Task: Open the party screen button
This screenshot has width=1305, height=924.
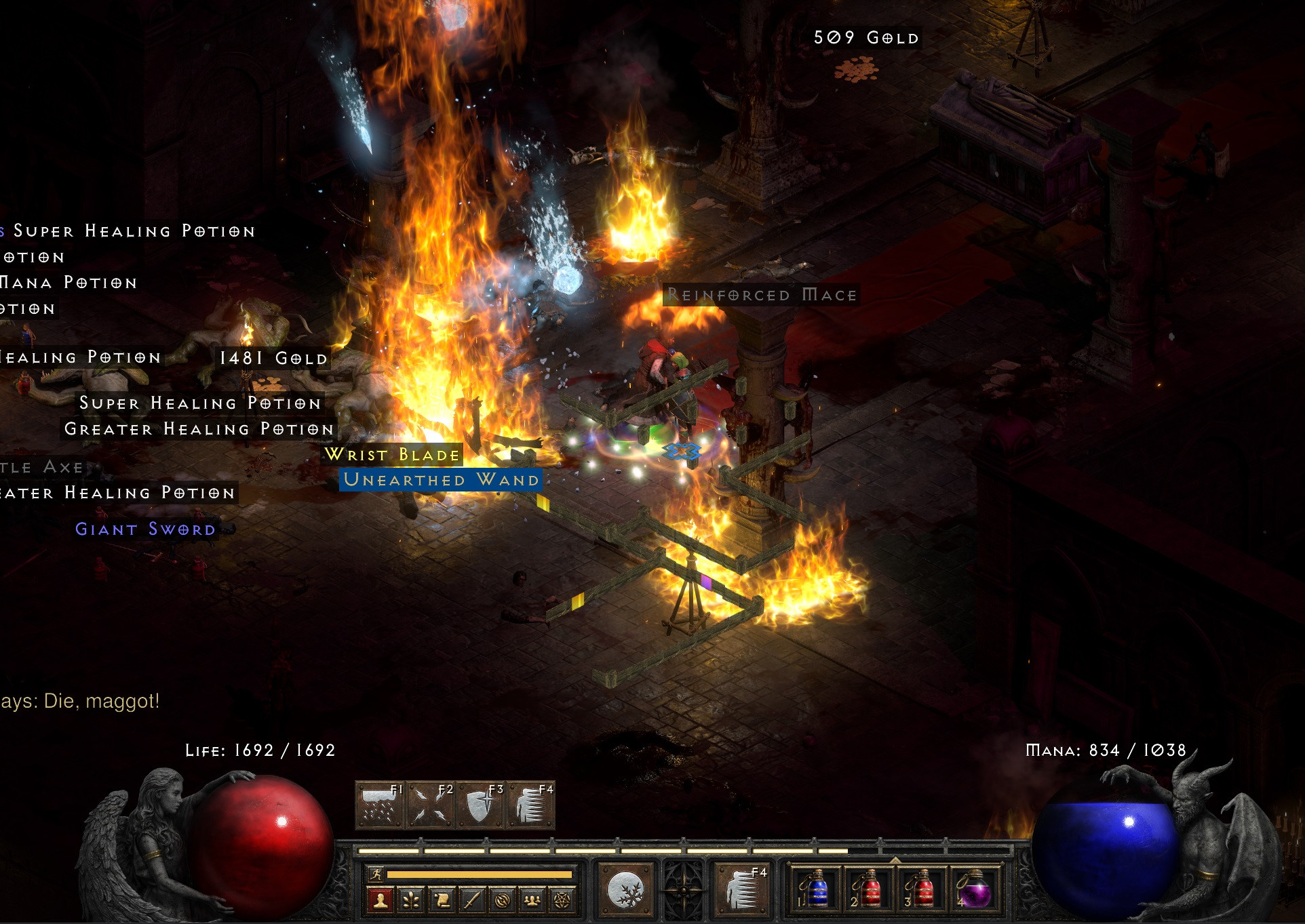Action: 532,900
